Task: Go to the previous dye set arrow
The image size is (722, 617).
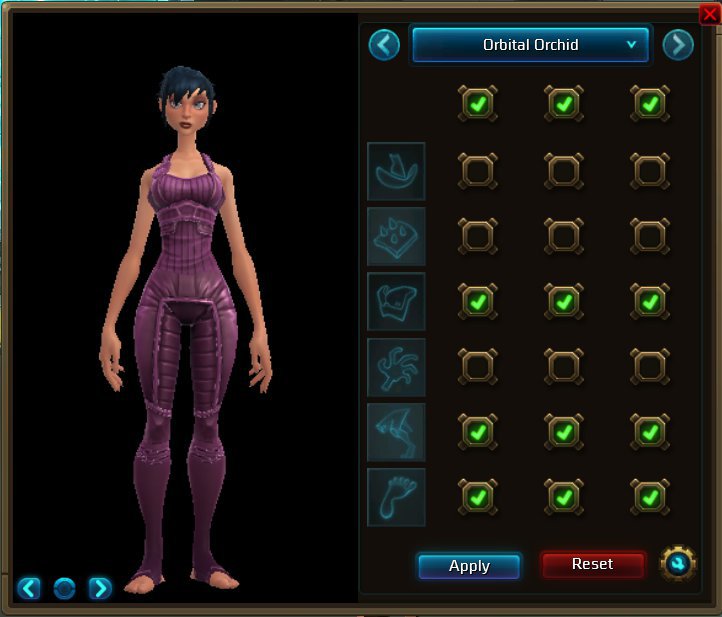Action: pyautogui.click(x=384, y=45)
